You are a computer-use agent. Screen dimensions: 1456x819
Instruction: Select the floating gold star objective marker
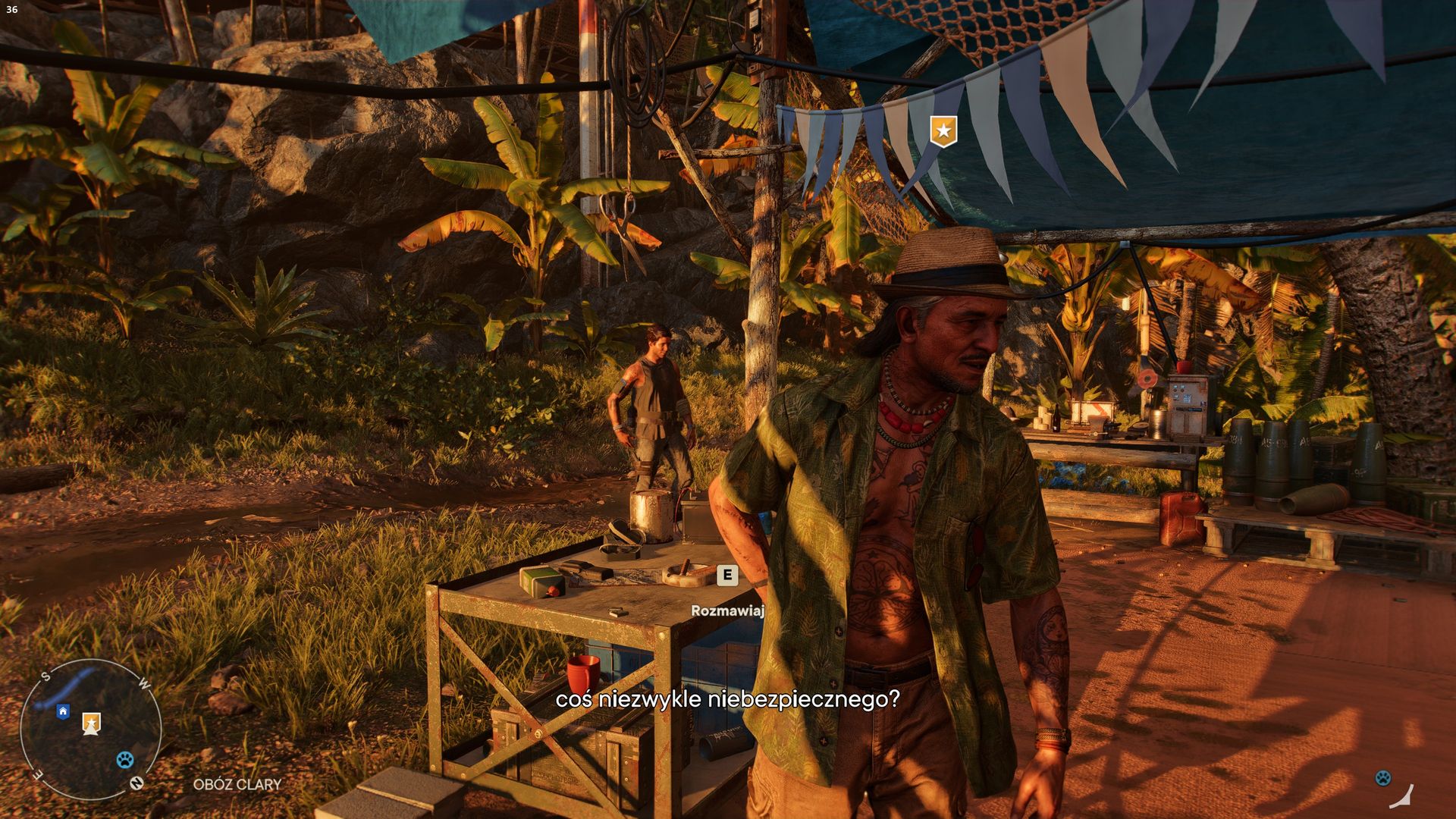(x=943, y=131)
